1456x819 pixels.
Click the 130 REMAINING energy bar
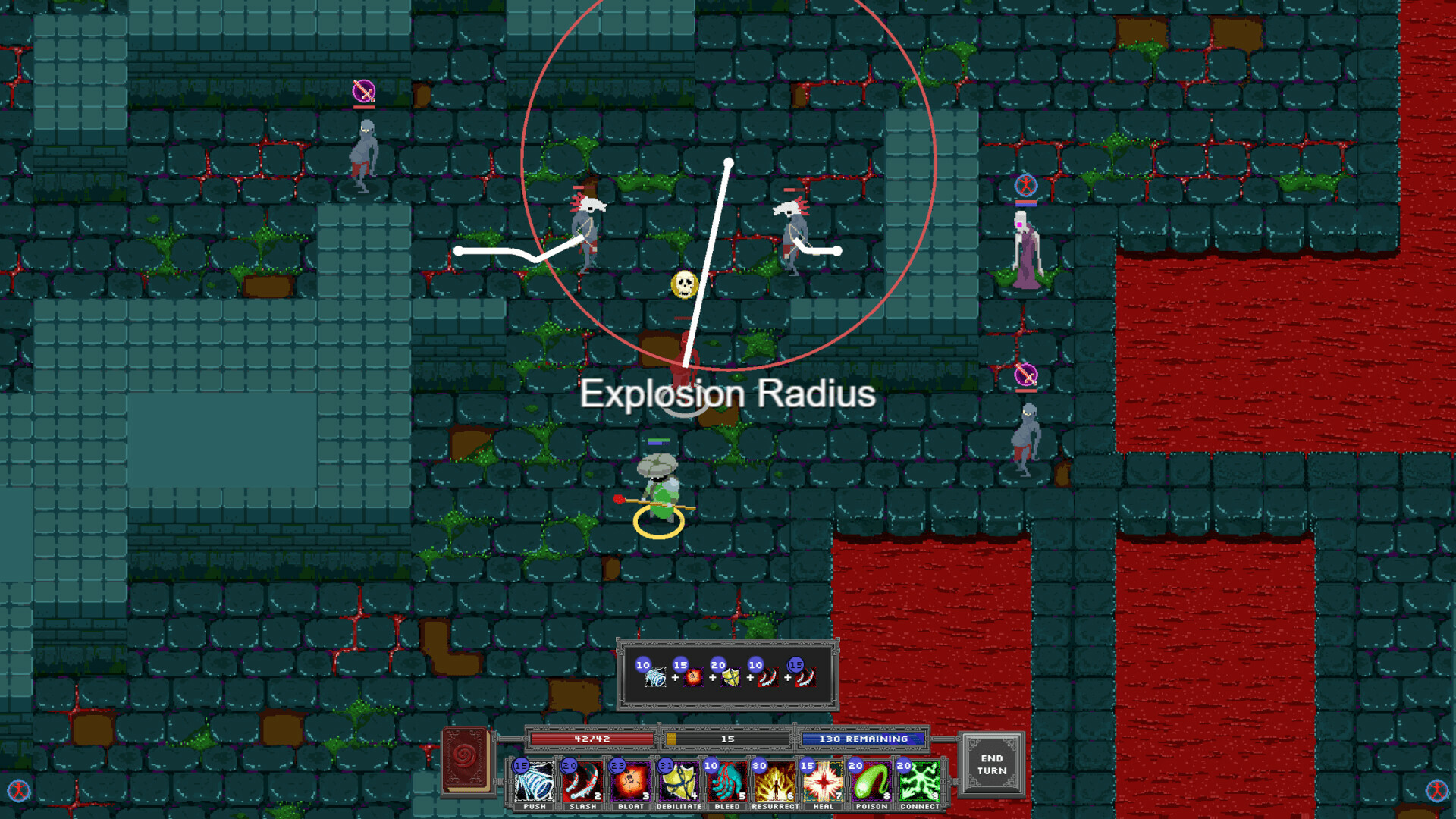(x=864, y=738)
